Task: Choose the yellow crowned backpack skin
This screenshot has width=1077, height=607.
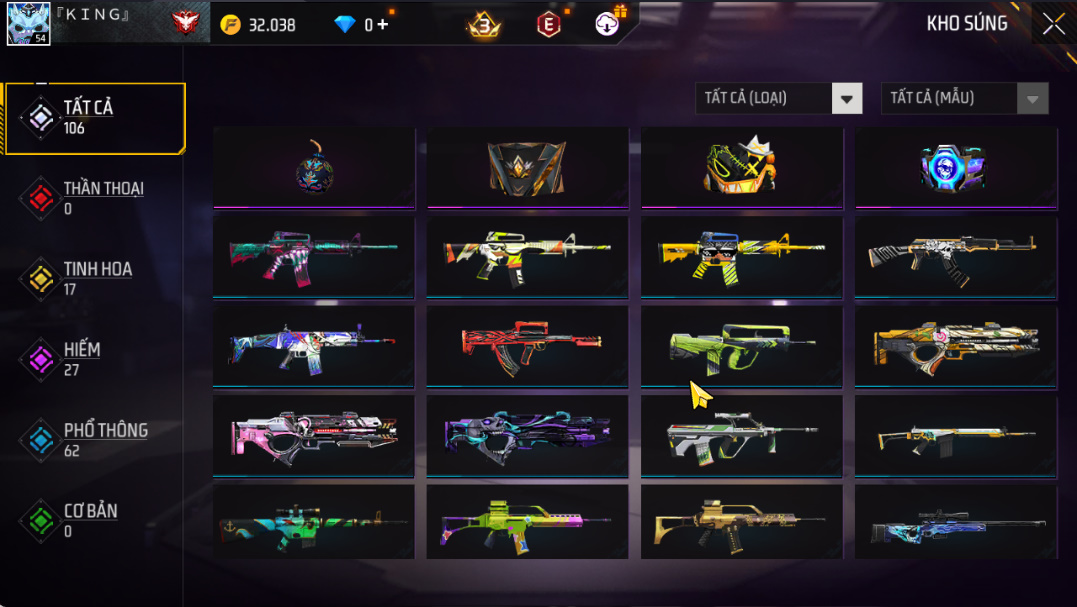Action: pos(742,167)
